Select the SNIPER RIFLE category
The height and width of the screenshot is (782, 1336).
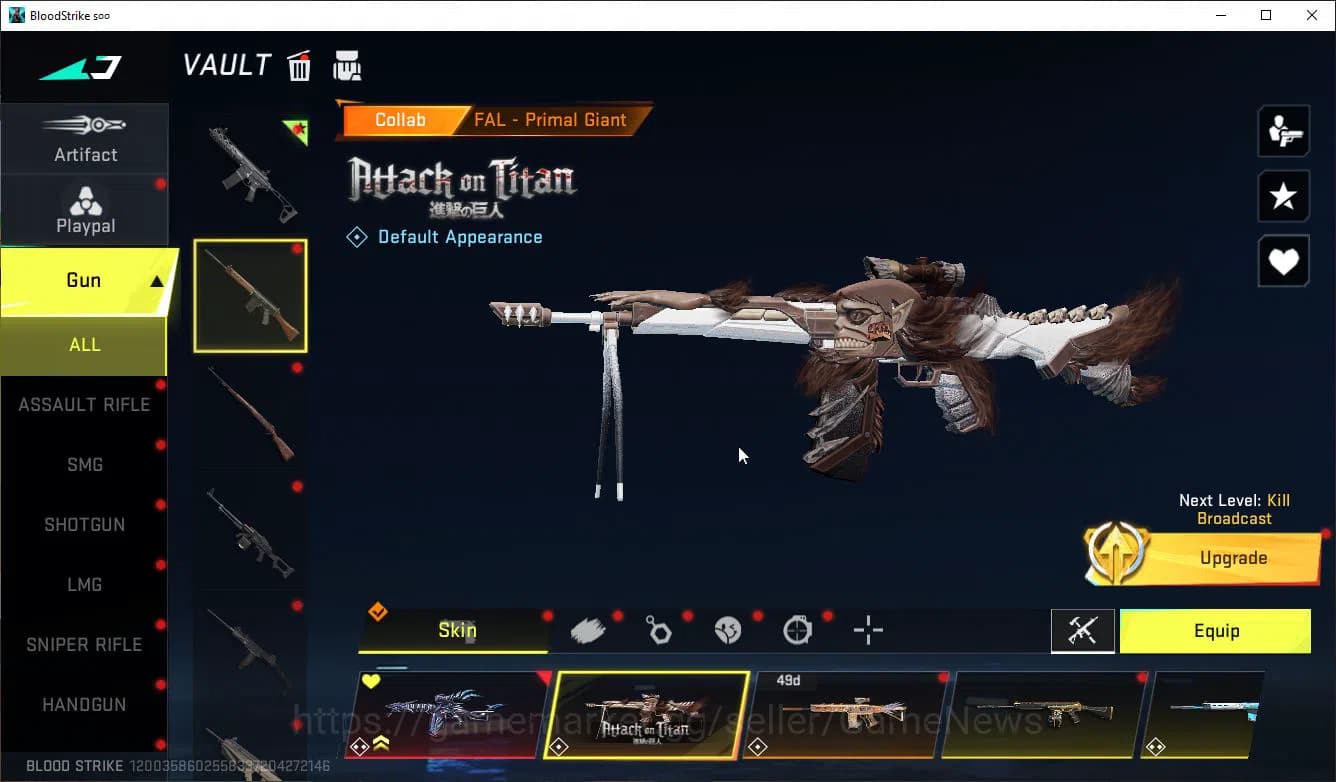pos(85,644)
